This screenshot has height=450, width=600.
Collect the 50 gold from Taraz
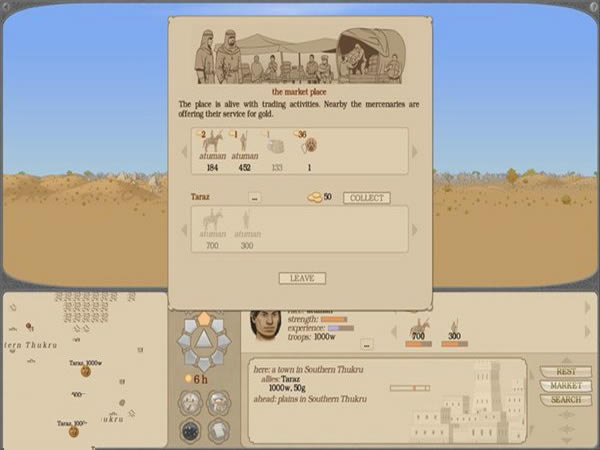[367, 198]
